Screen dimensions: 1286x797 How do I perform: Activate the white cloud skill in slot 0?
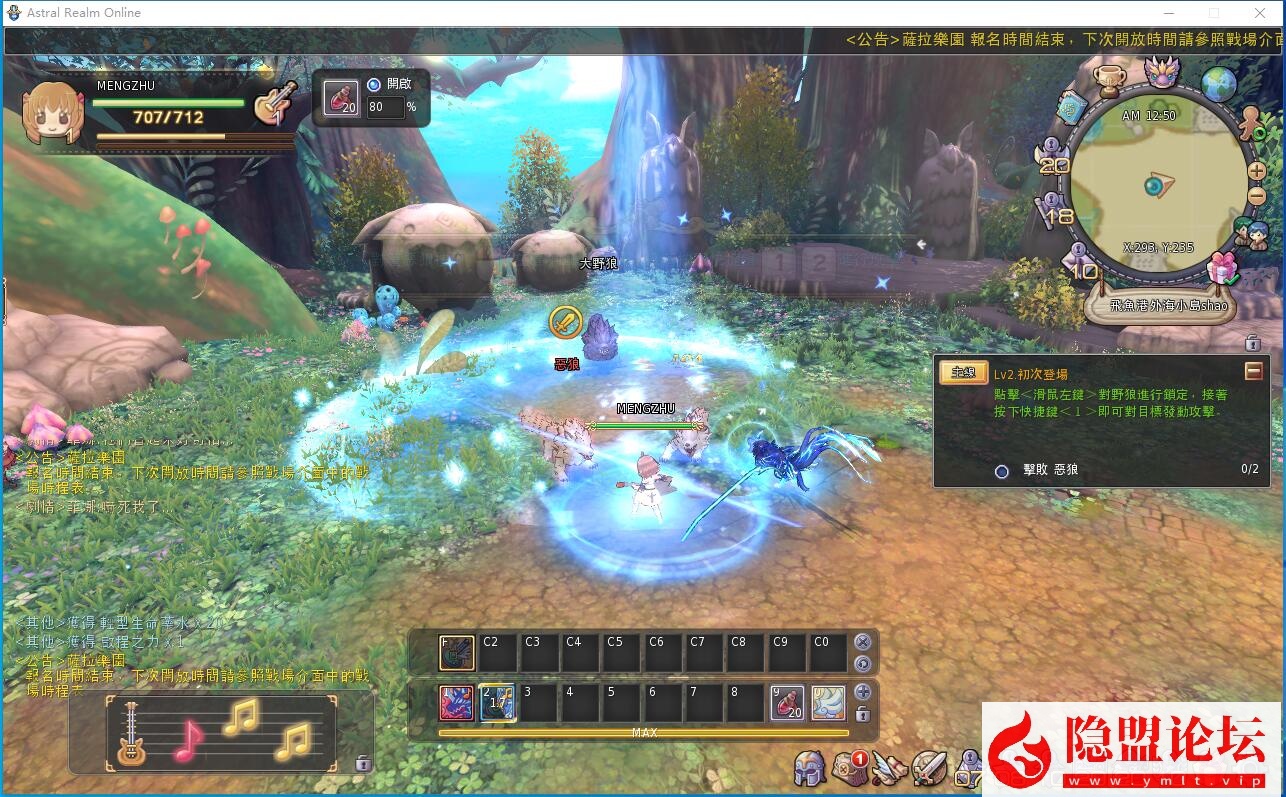coord(828,702)
